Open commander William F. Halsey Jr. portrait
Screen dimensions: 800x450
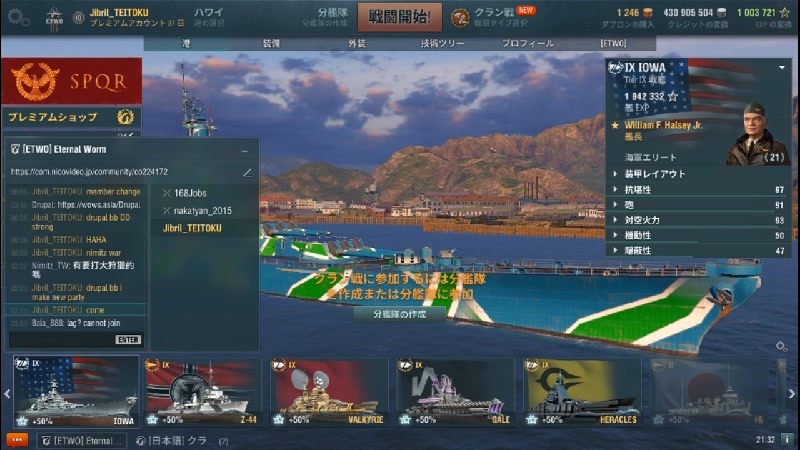click(x=758, y=135)
